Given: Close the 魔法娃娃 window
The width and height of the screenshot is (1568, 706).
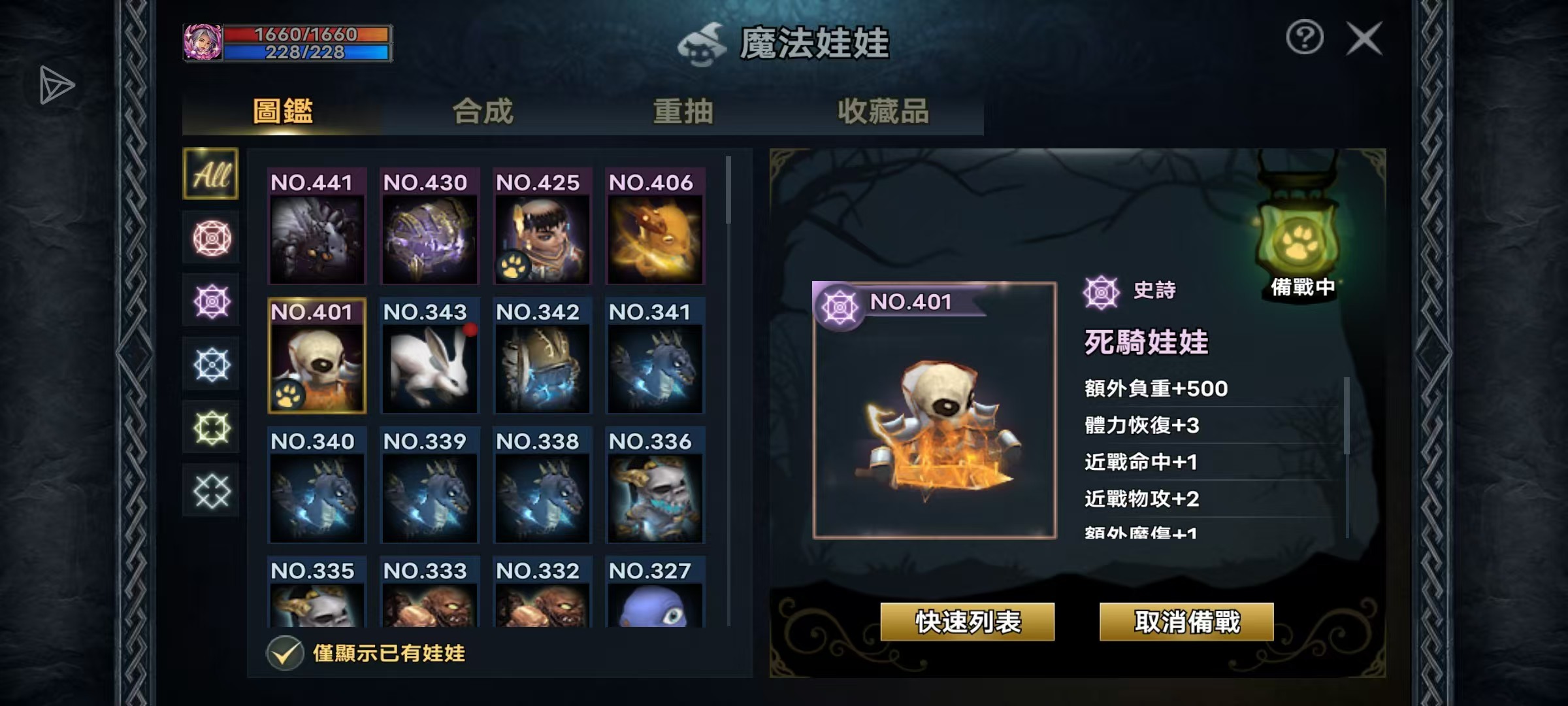Looking at the screenshot, I should [1364, 39].
